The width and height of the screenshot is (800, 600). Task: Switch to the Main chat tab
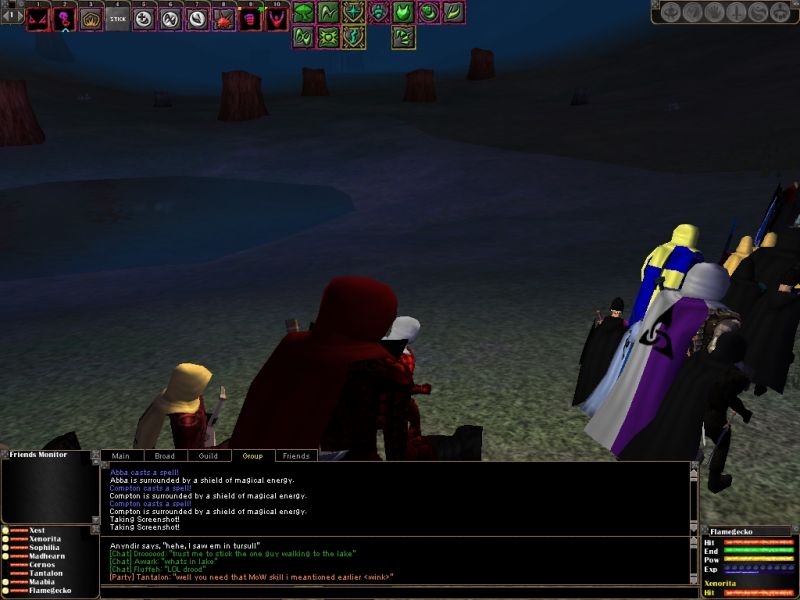120,456
